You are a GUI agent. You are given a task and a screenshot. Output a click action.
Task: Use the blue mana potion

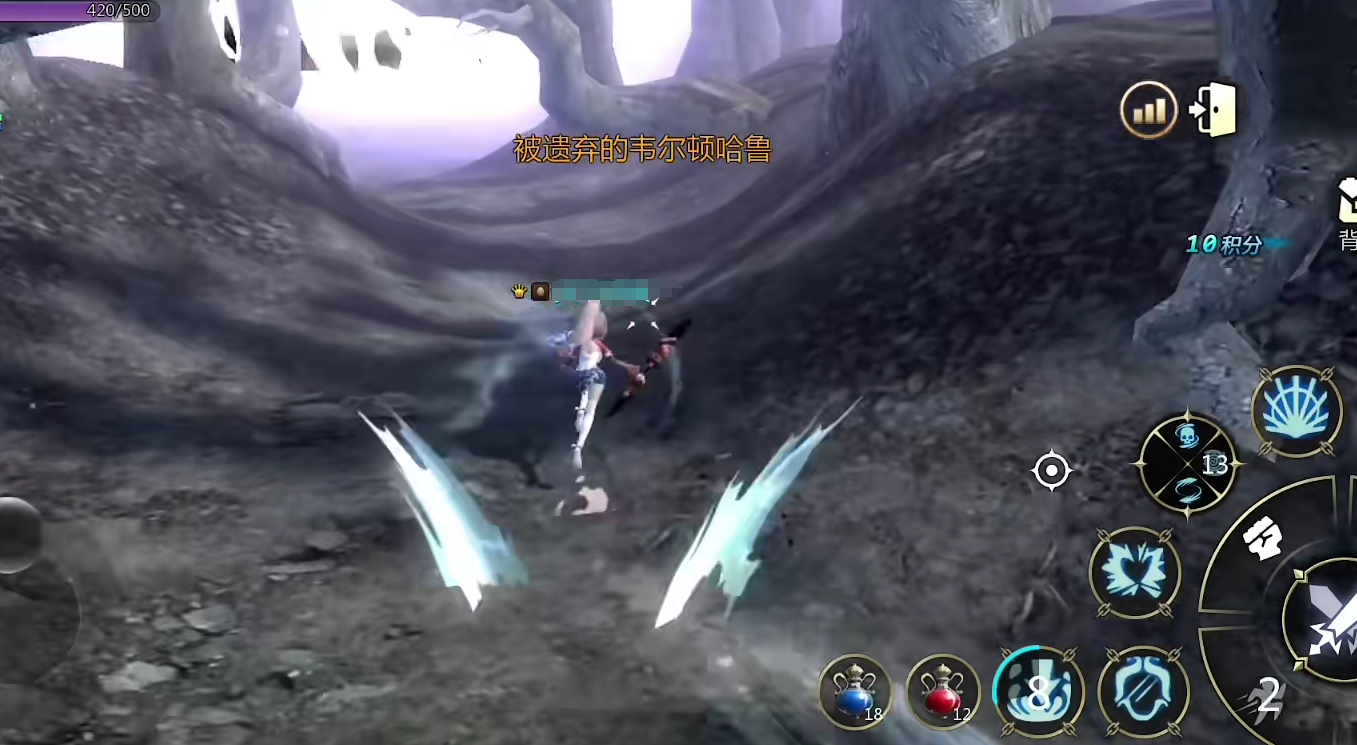click(x=855, y=691)
